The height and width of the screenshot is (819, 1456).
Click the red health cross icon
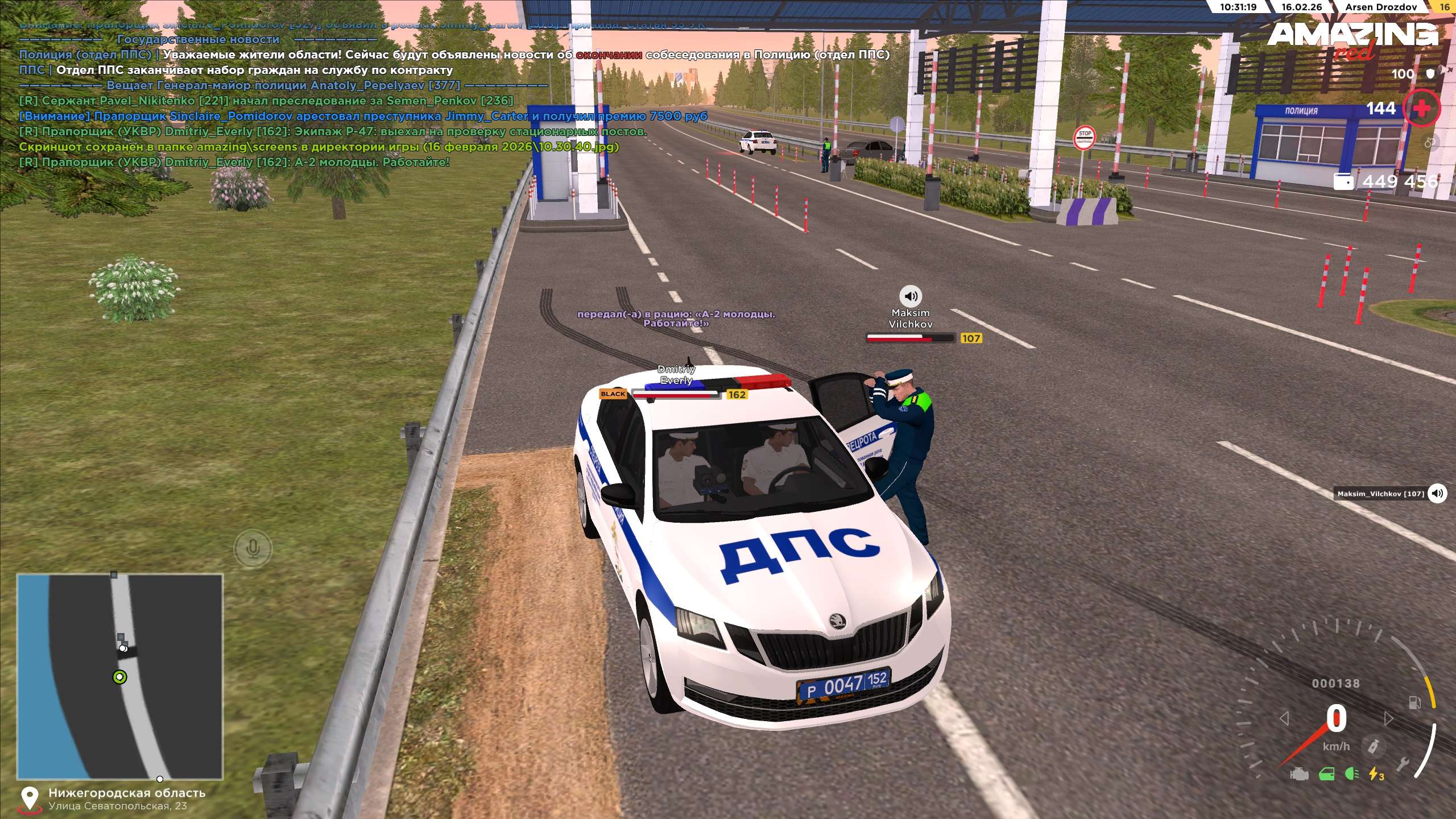(x=1421, y=108)
